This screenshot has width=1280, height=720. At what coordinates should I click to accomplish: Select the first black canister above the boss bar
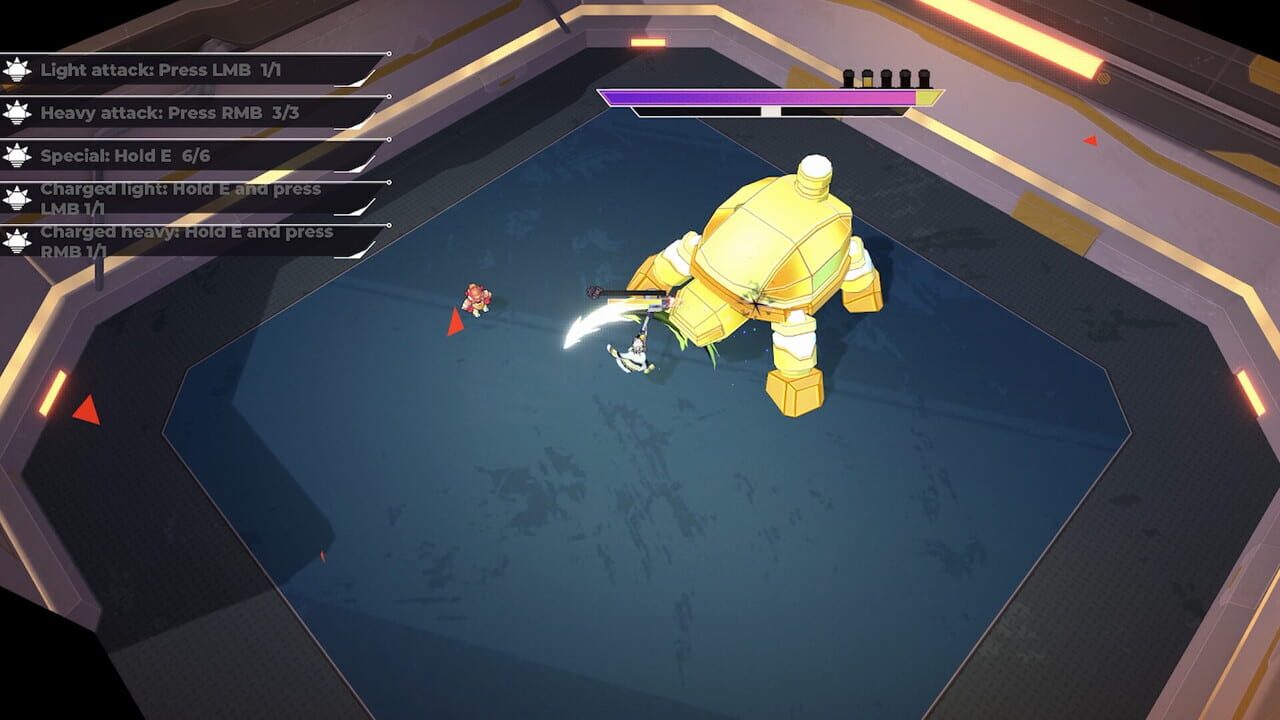coord(848,77)
